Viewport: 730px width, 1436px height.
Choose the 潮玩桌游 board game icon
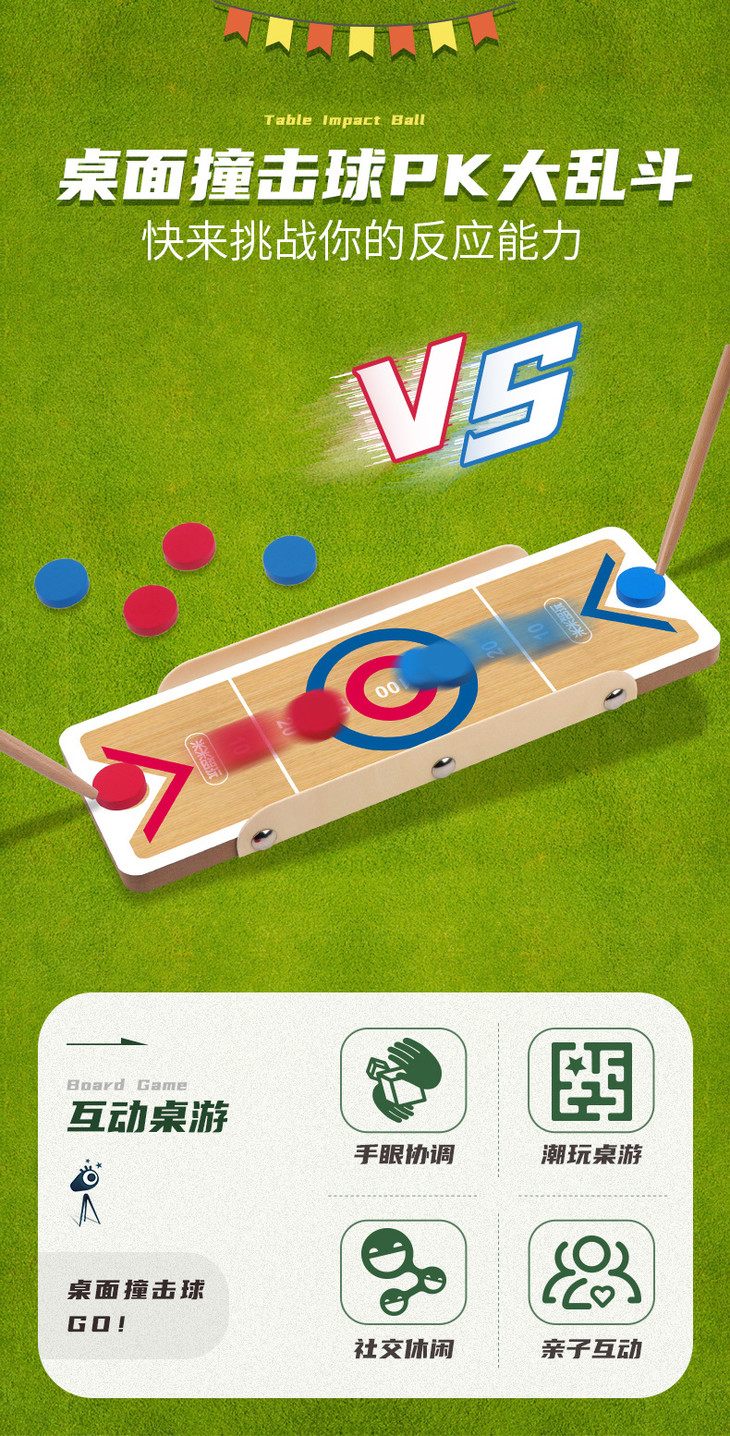[590, 1081]
